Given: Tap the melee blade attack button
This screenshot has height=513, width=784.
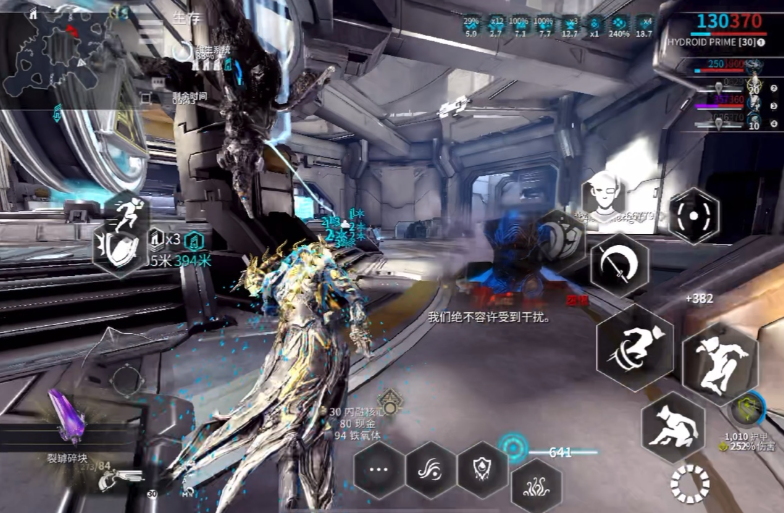Looking at the screenshot, I should [618, 264].
